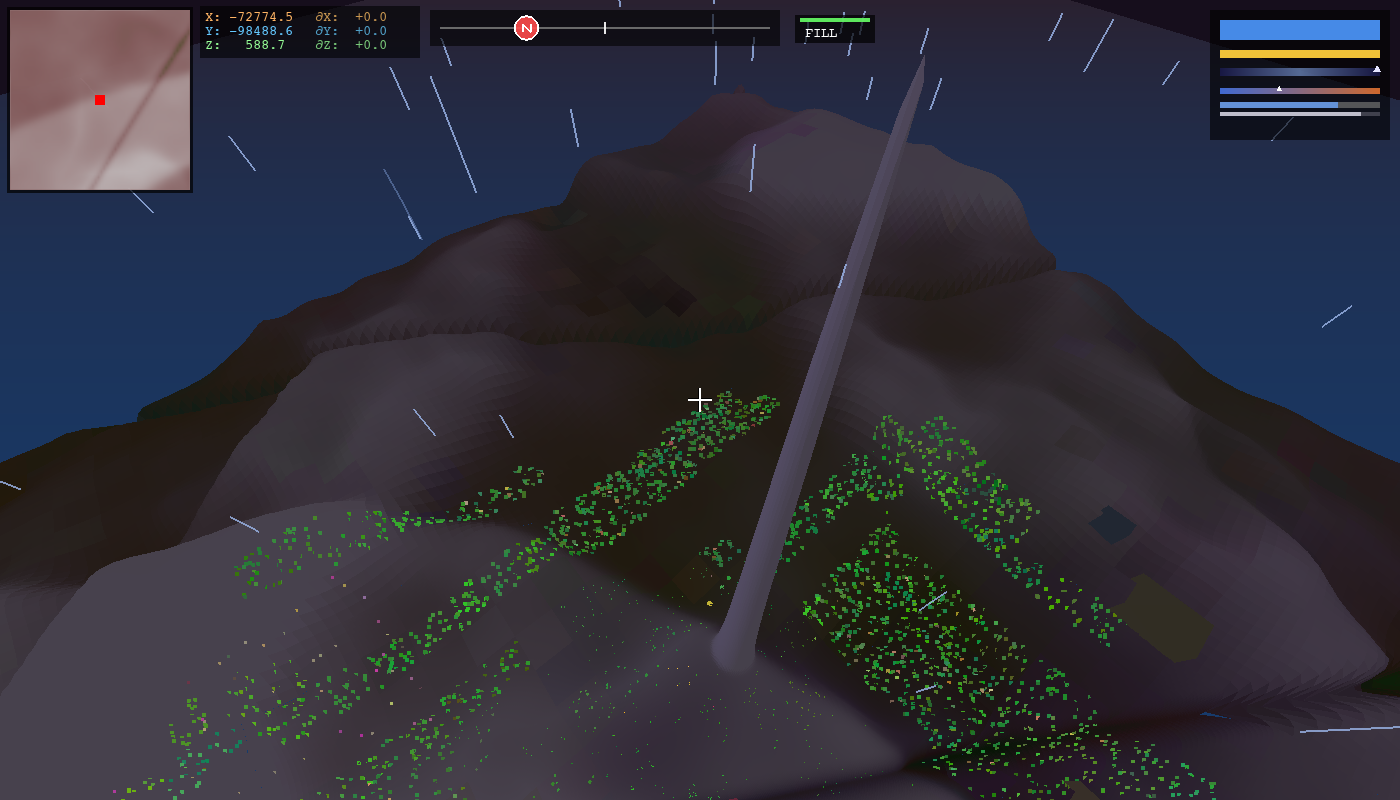Click the red position marker on the minimap
The height and width of the screenshot is (800, 1400).
pyautogui.click(x=99, y=99)
